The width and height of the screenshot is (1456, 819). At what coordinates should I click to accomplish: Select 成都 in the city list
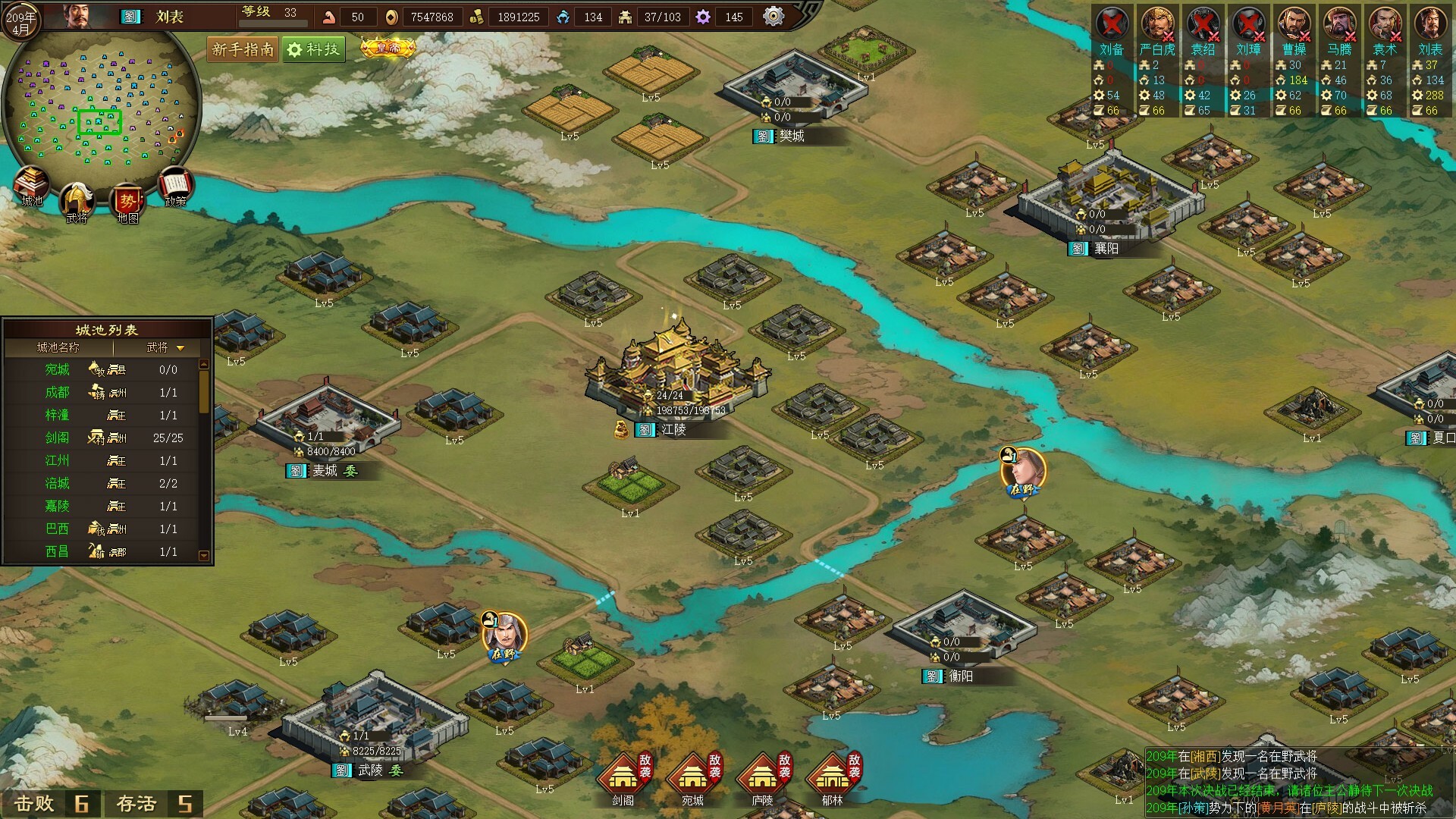58,392
